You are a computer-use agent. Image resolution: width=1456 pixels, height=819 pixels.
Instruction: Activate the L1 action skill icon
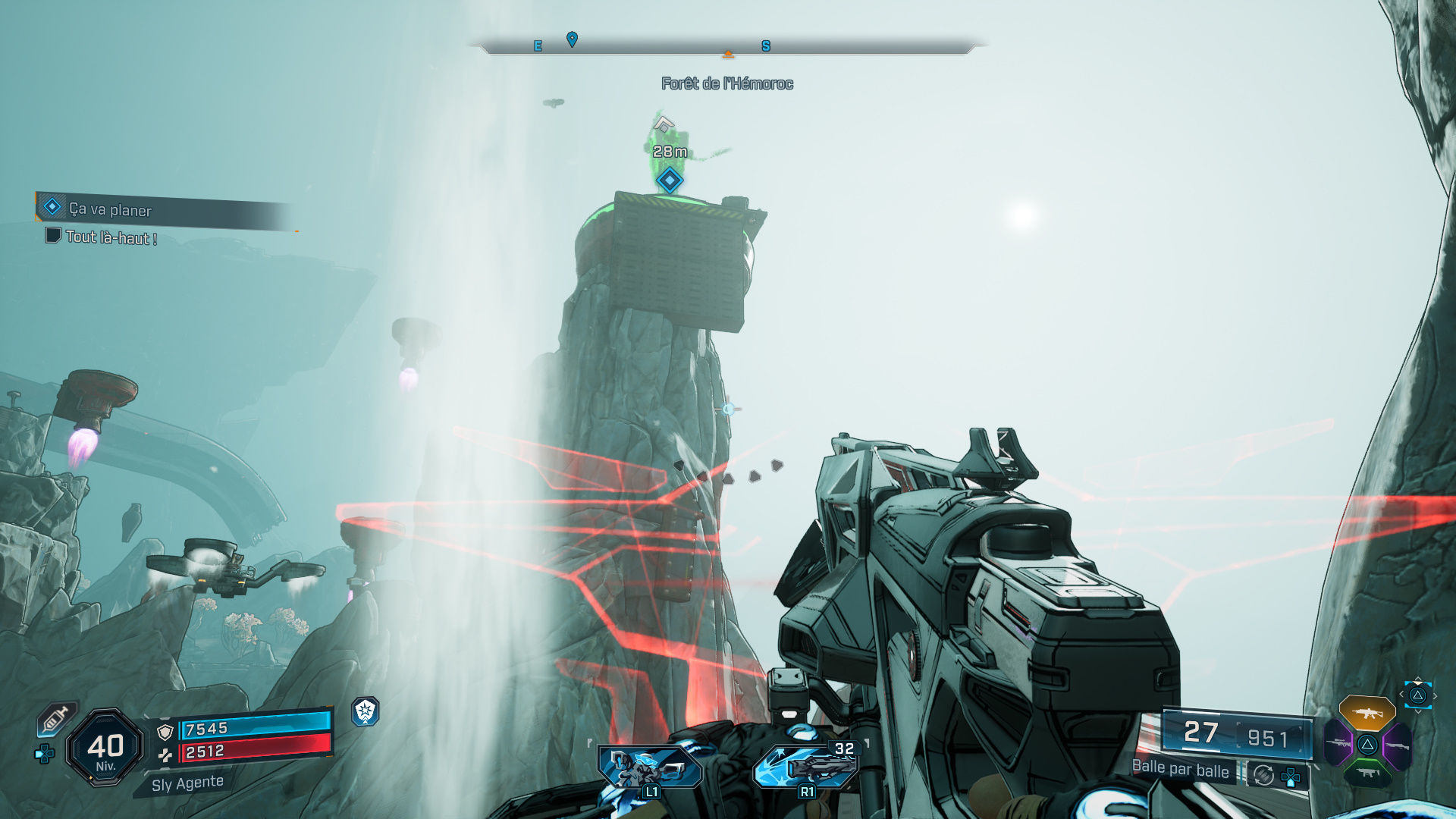(650, 768)
